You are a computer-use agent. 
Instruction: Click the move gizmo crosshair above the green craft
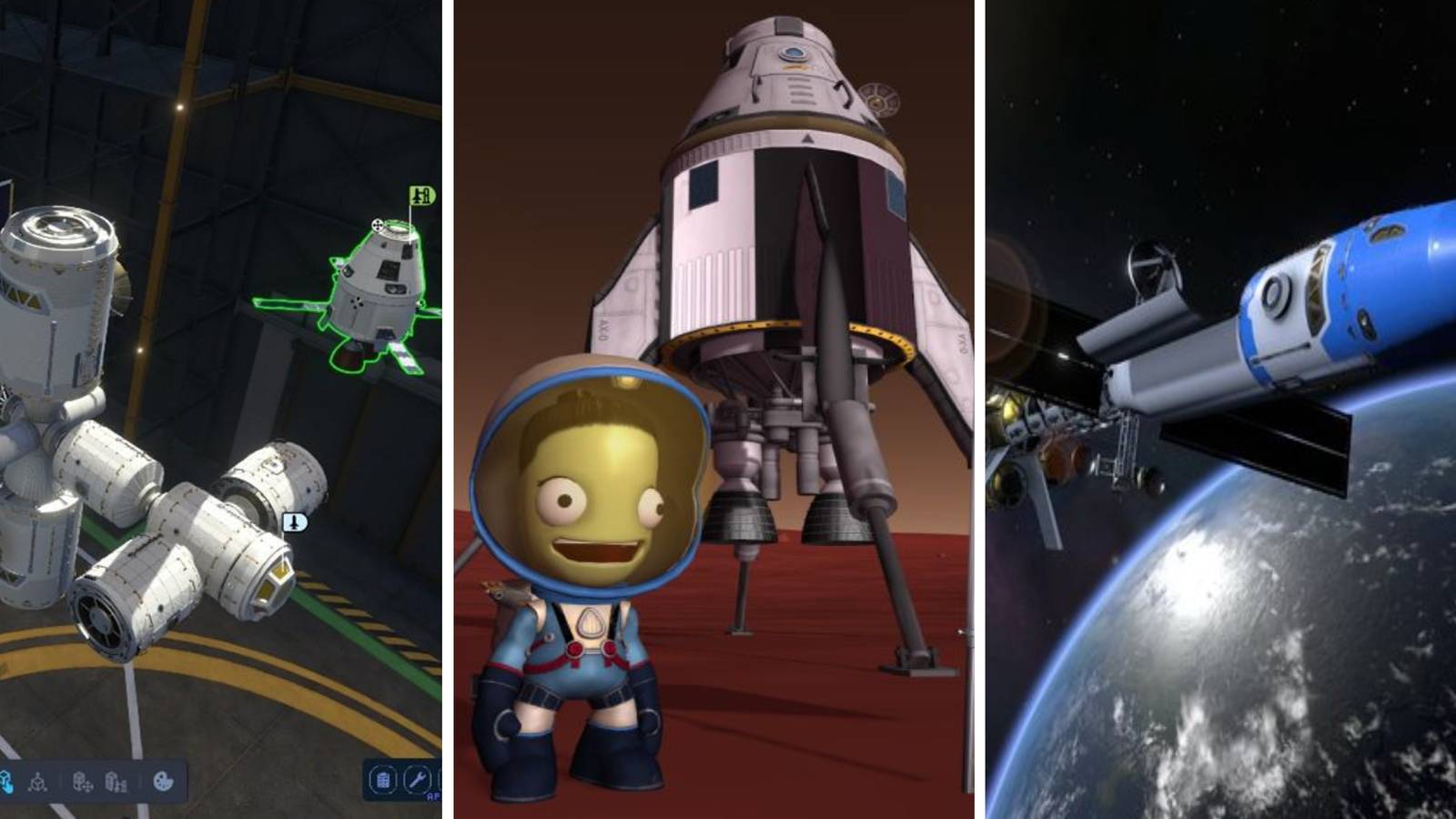377,224
